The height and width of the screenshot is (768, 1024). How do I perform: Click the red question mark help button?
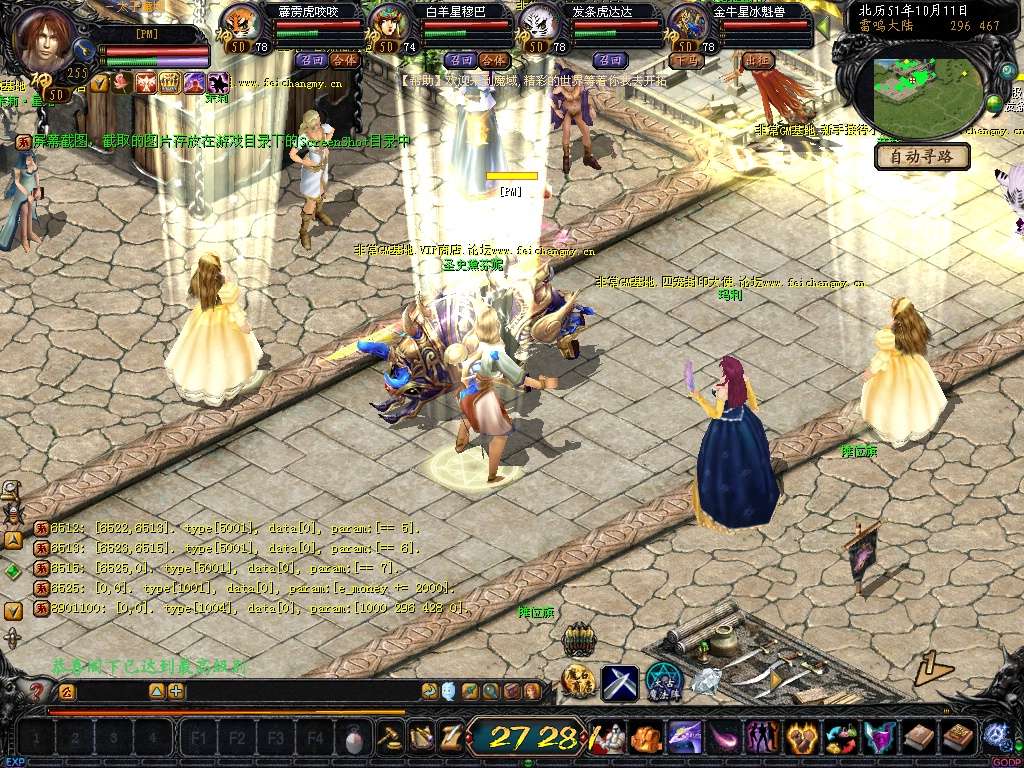38,691
